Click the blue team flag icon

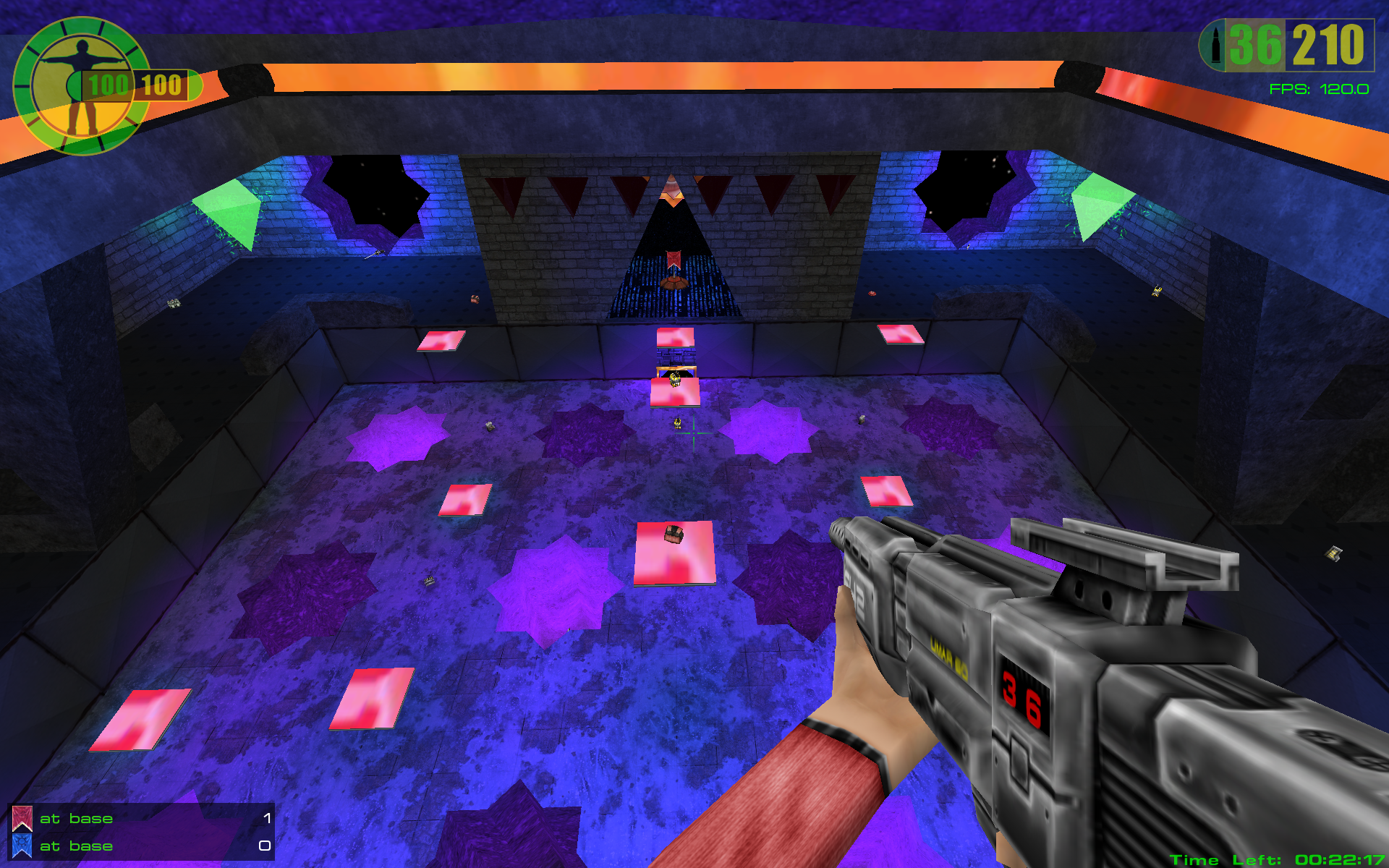point(22,846)
